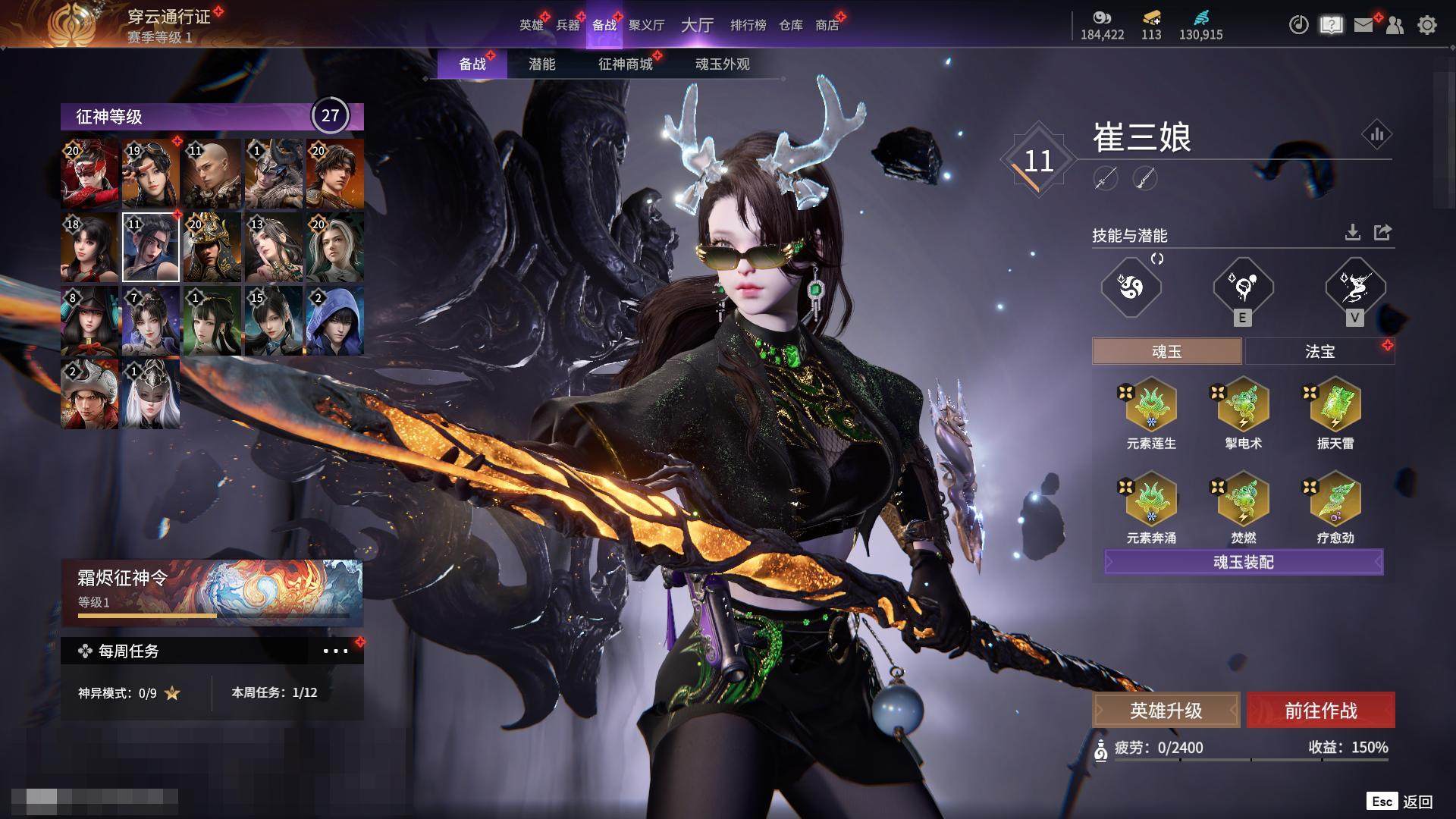Screen dimensions: 1456x819
Task: Select the 振天雷 soul jade
Action: [x=1335, y=407]
